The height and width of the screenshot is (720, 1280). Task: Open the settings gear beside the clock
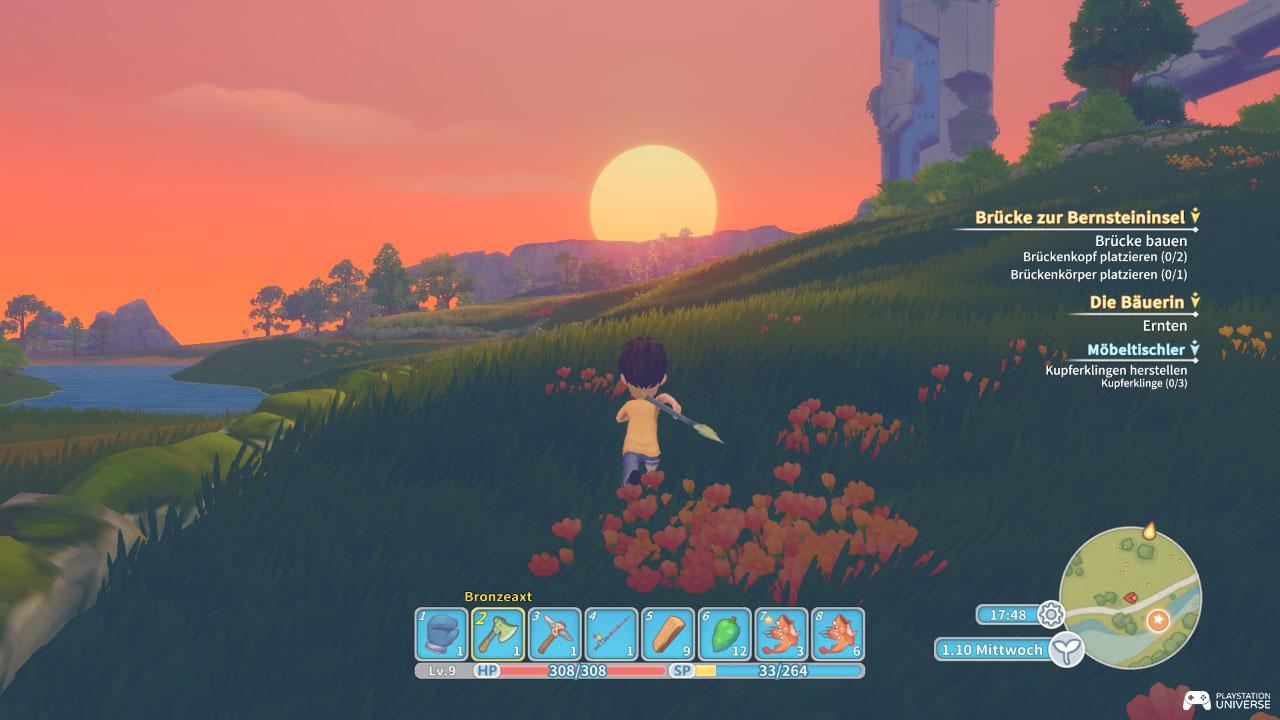1049,616
